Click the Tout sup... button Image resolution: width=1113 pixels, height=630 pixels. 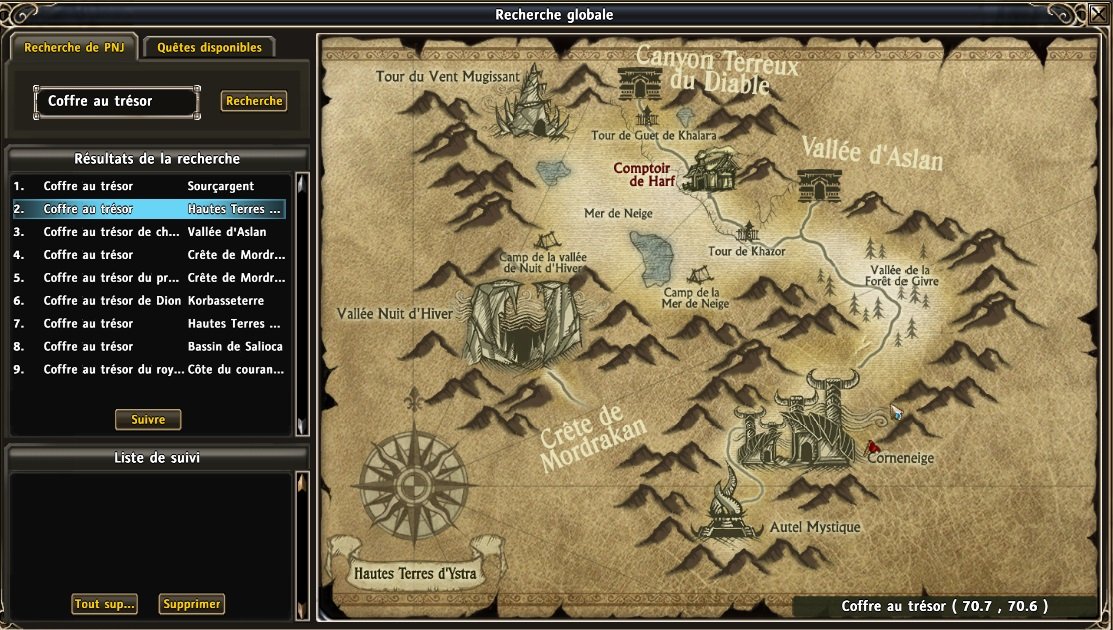(x=104, y=604)
